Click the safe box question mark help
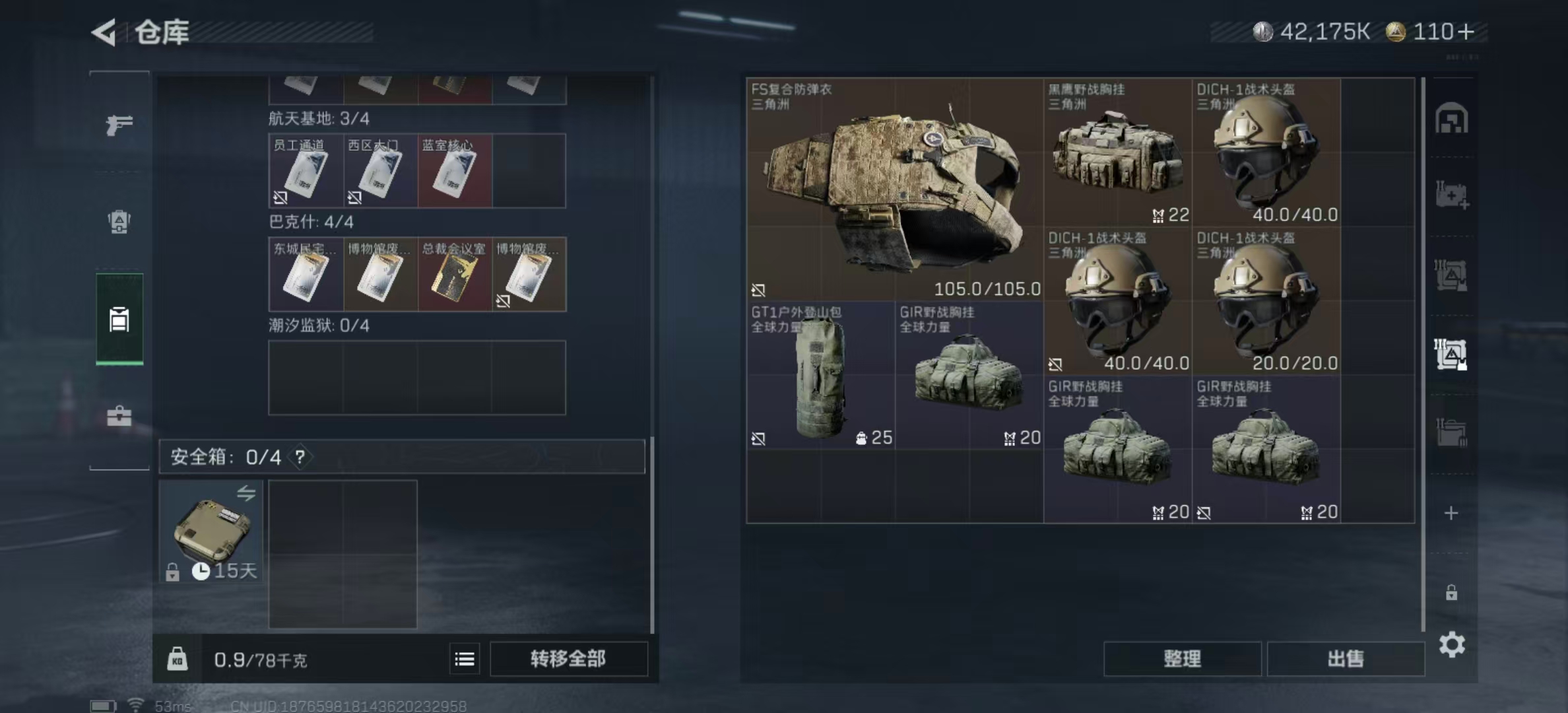This screenshot has width=1568, height=713. coord(300,457)
